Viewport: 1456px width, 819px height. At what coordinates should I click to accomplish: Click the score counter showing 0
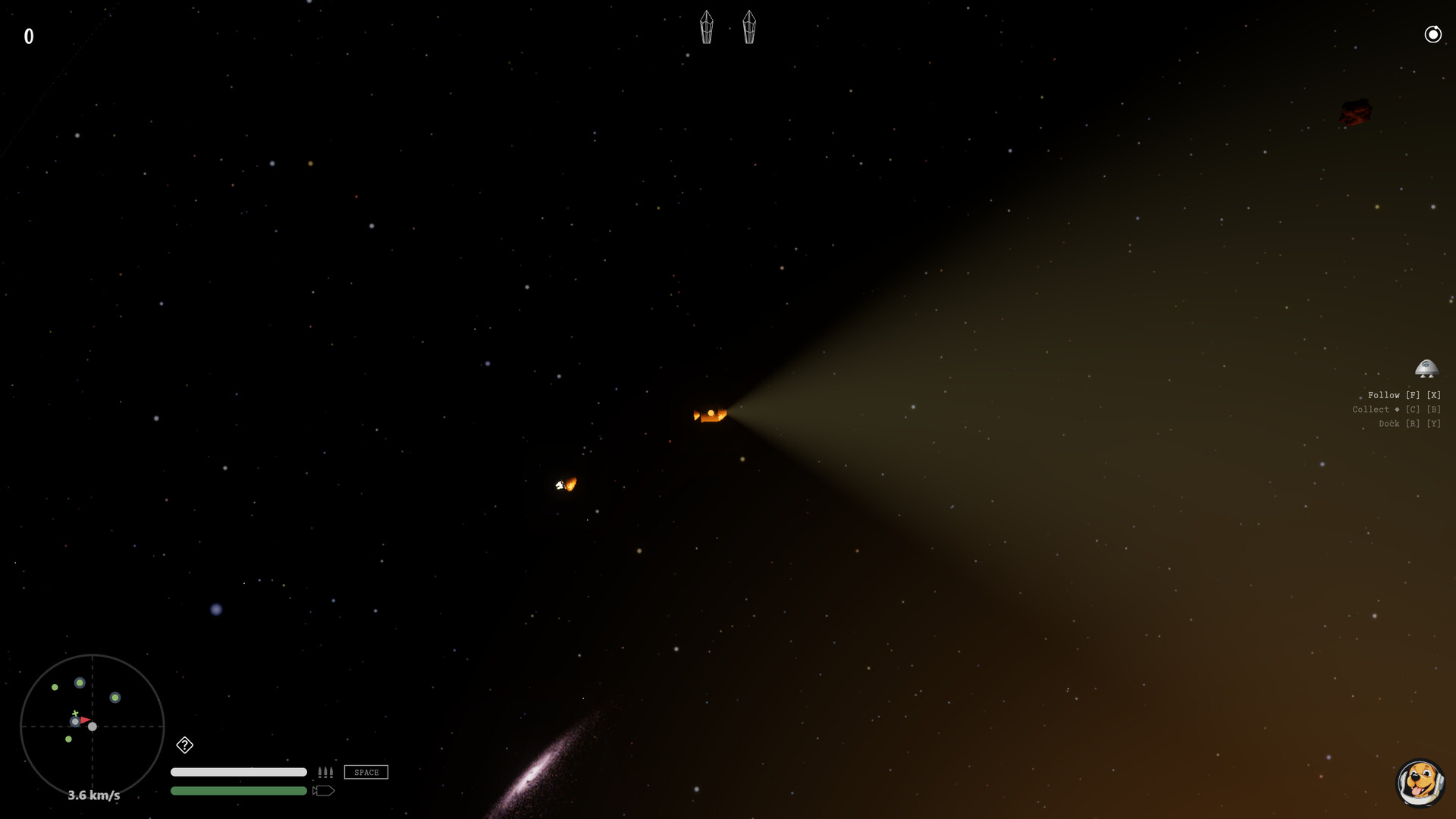(x=29, y=35)
